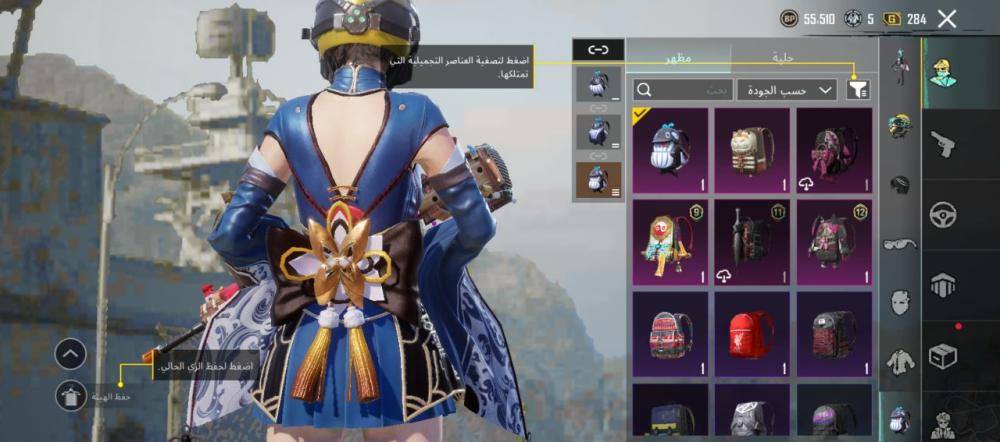Show the jacket clothing subcategory
The height and width of the screenshot is (442, 1000).
coord(900,361)
